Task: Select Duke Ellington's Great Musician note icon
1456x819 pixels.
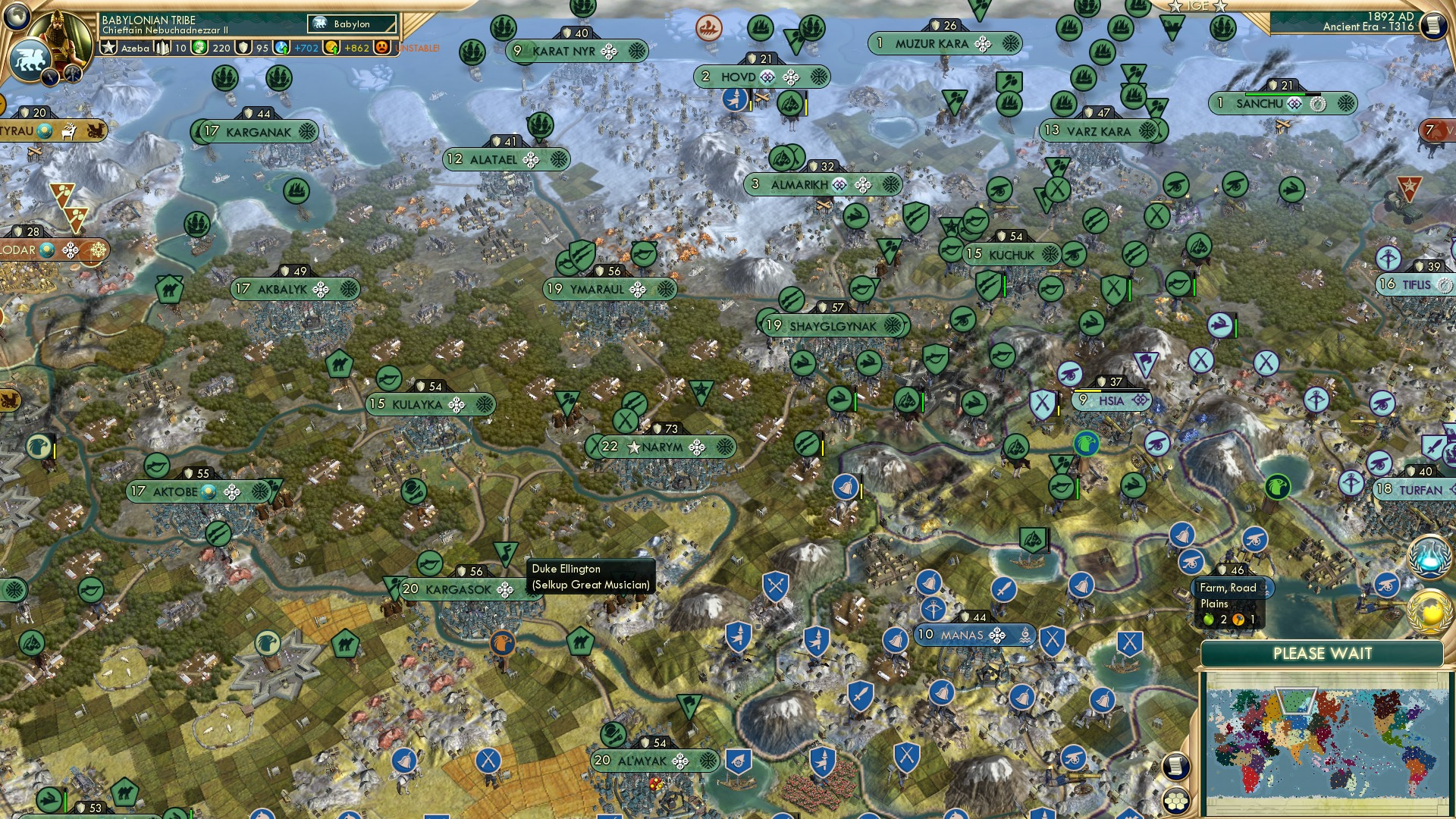Action: coord(505,554)
